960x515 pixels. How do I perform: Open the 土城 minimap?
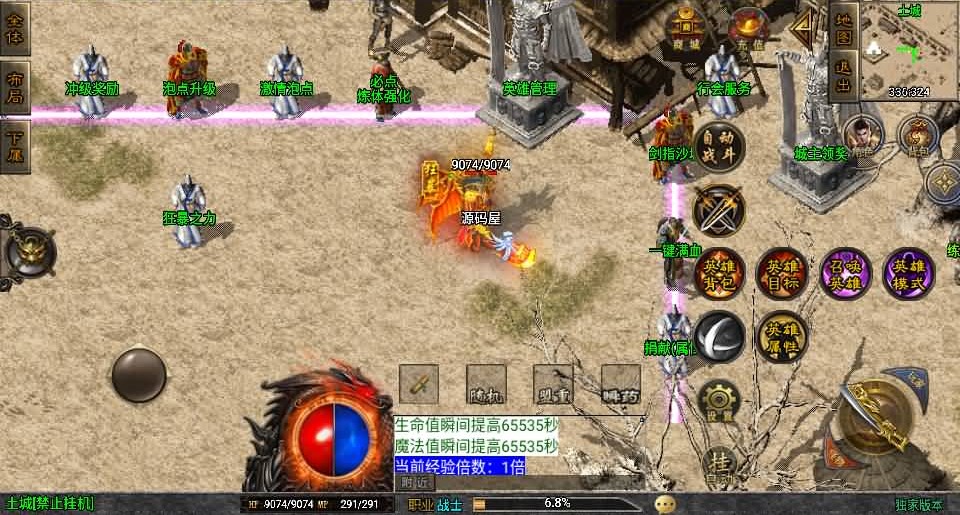coord(909,50)
